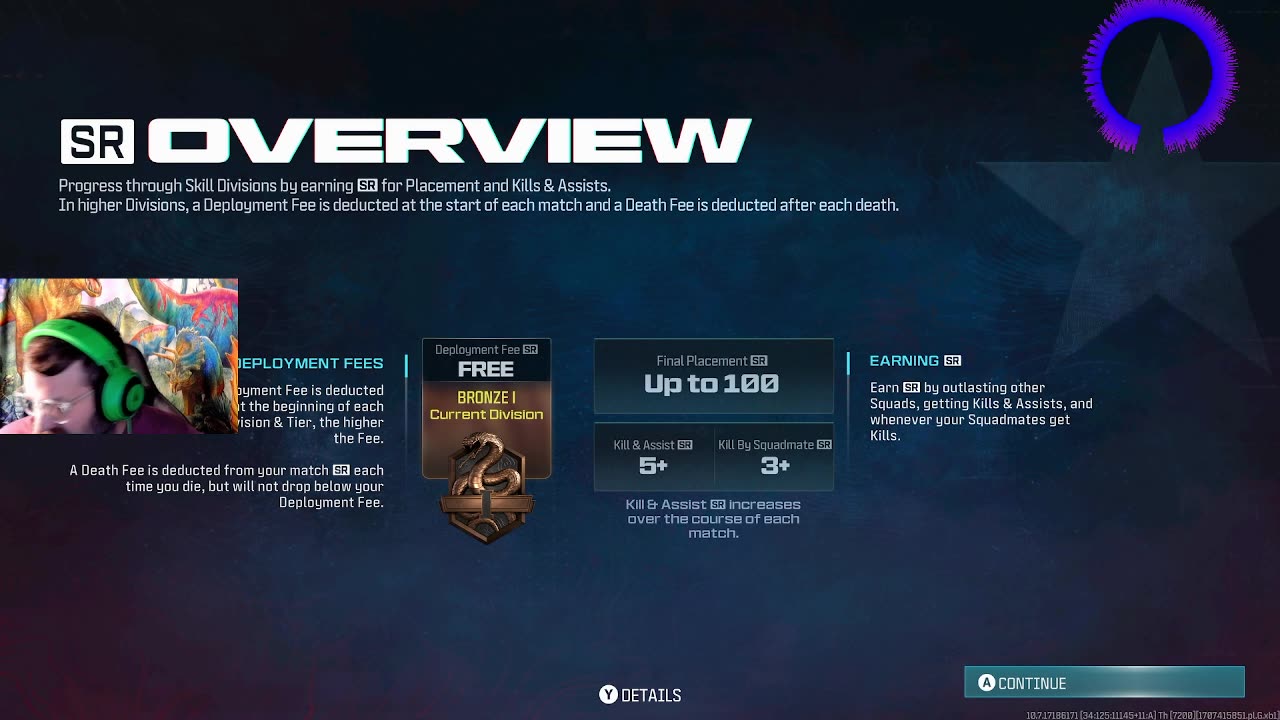Click the Current Division label under BRONZE I
The image size is (1280, 720).
(x=486, y=414)
